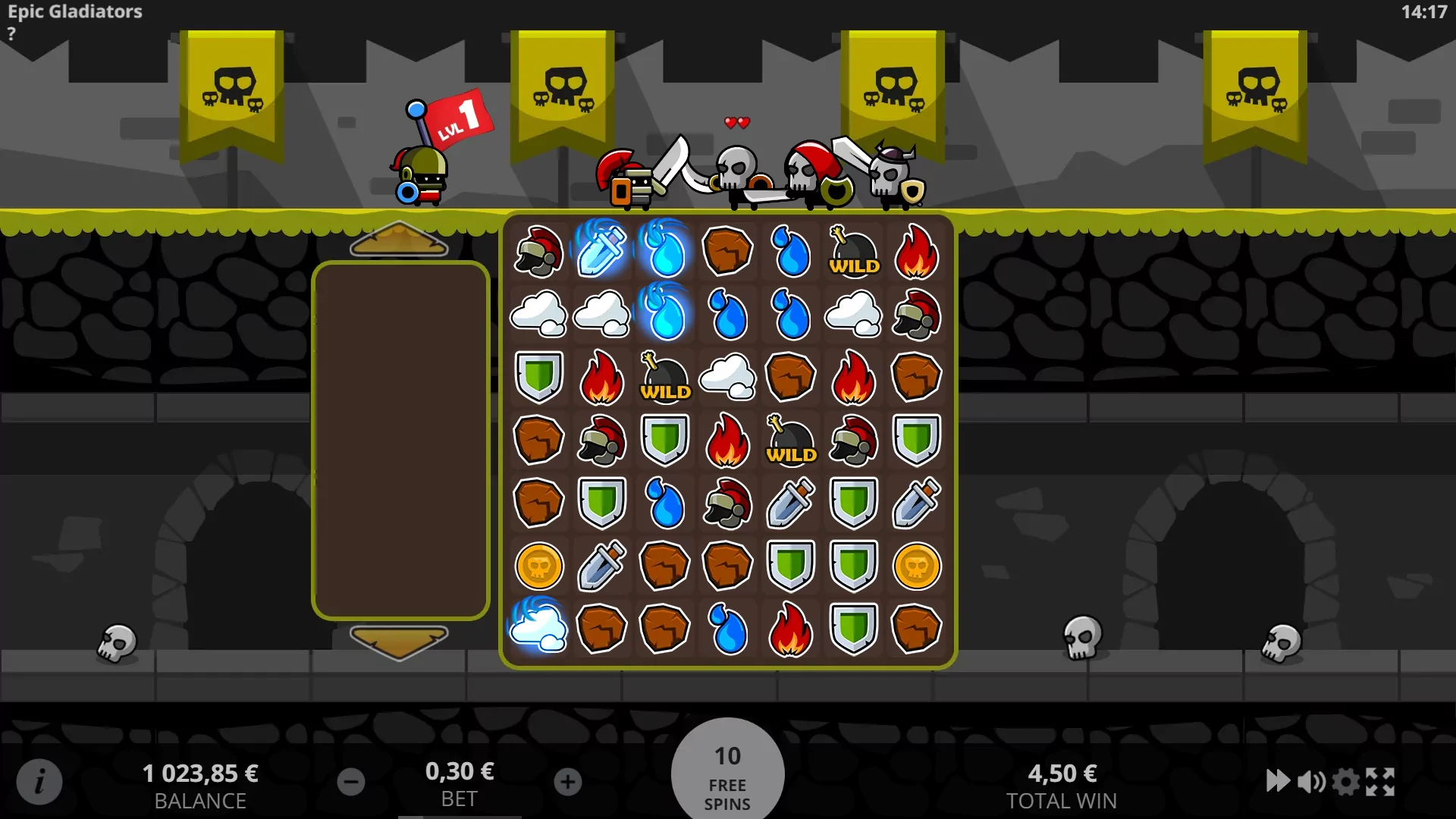This screenshot has width=1456, height=819.
Task: Select the green shield symbol in third row
Action: tap(539, 378)
